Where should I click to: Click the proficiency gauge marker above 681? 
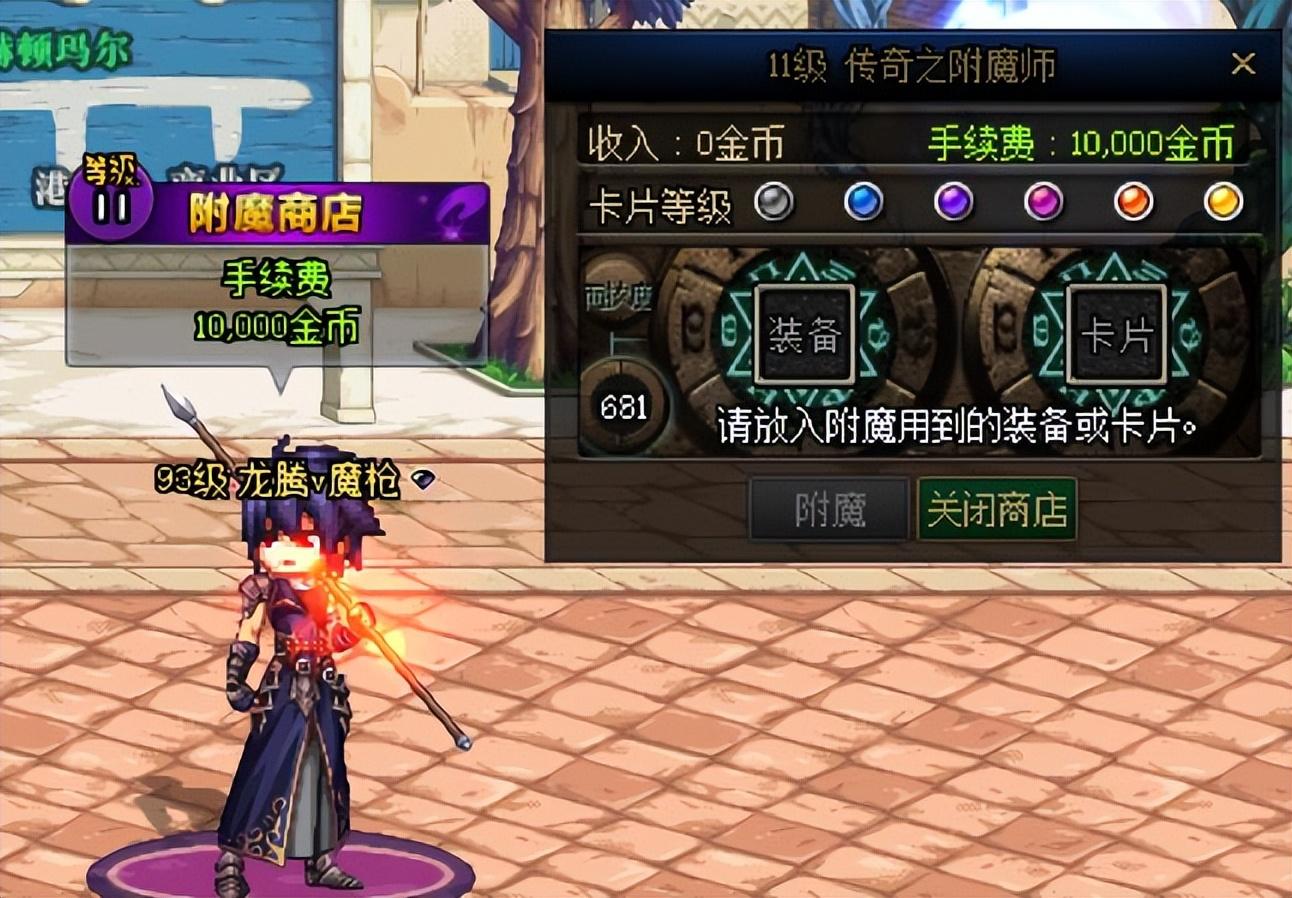(x=621, y=340)
